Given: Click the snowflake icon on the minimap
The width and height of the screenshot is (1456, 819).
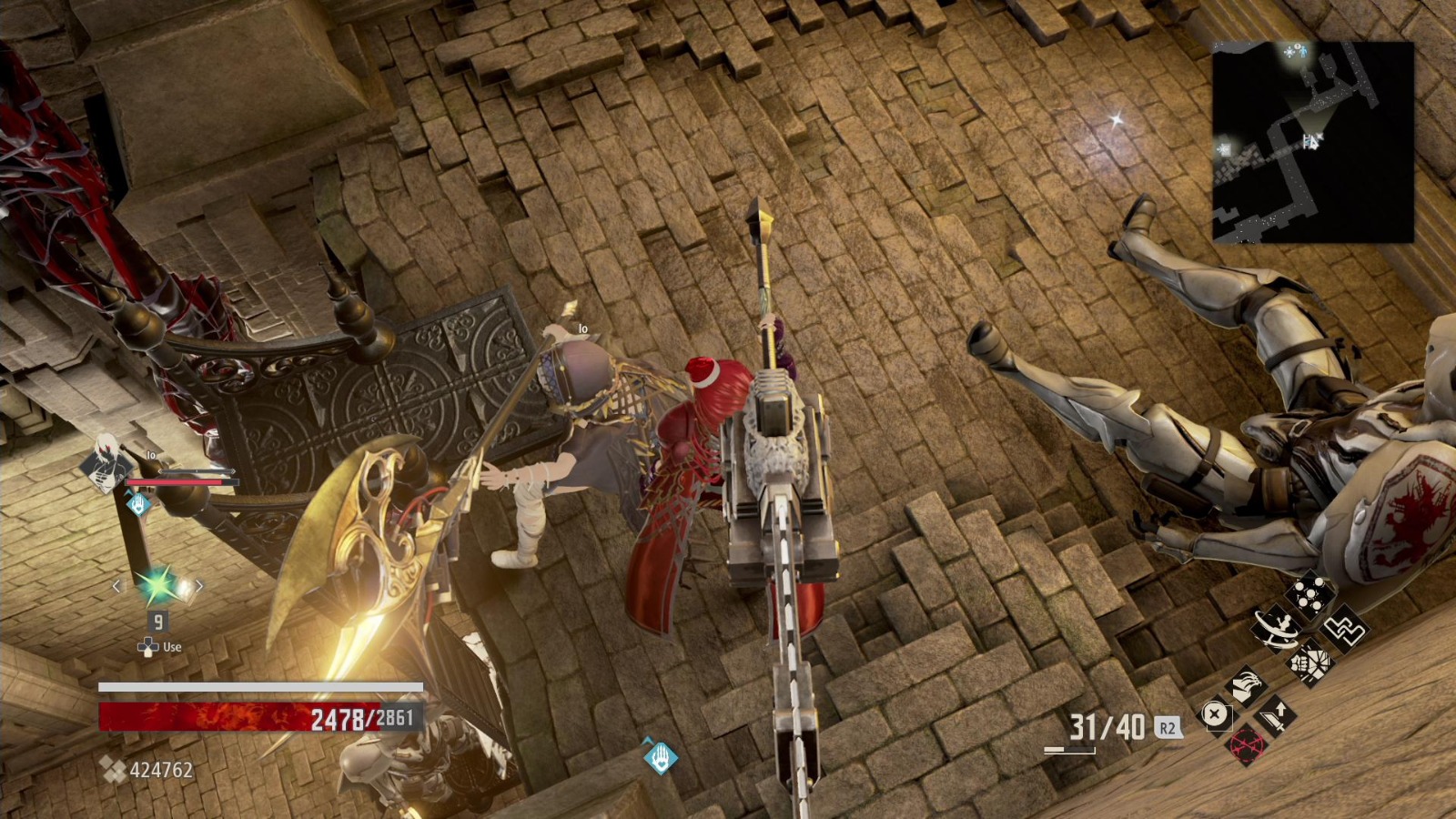Looking at the screenshot, I should 1288,53.
